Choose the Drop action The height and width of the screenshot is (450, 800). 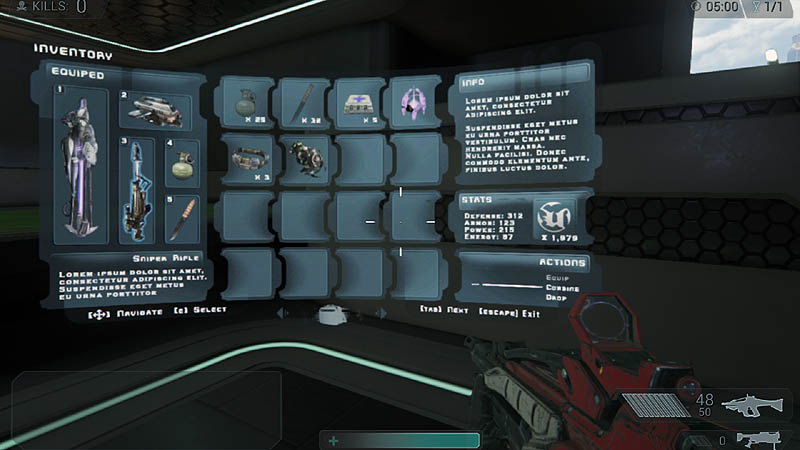[x=557, y=297]
